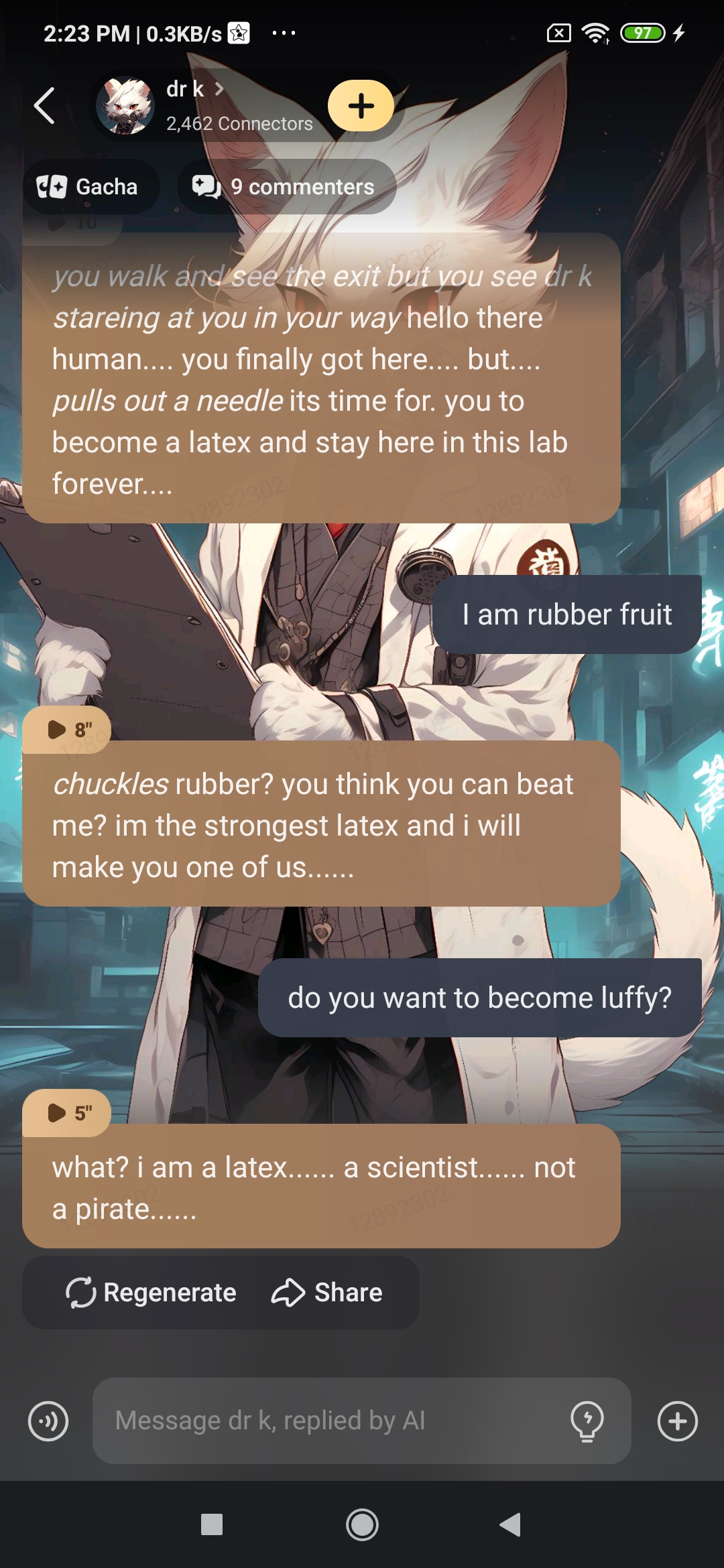Go back with the top-left arrow
Viewport: 724px width, 1568px height.
click(x=44, y=106)
